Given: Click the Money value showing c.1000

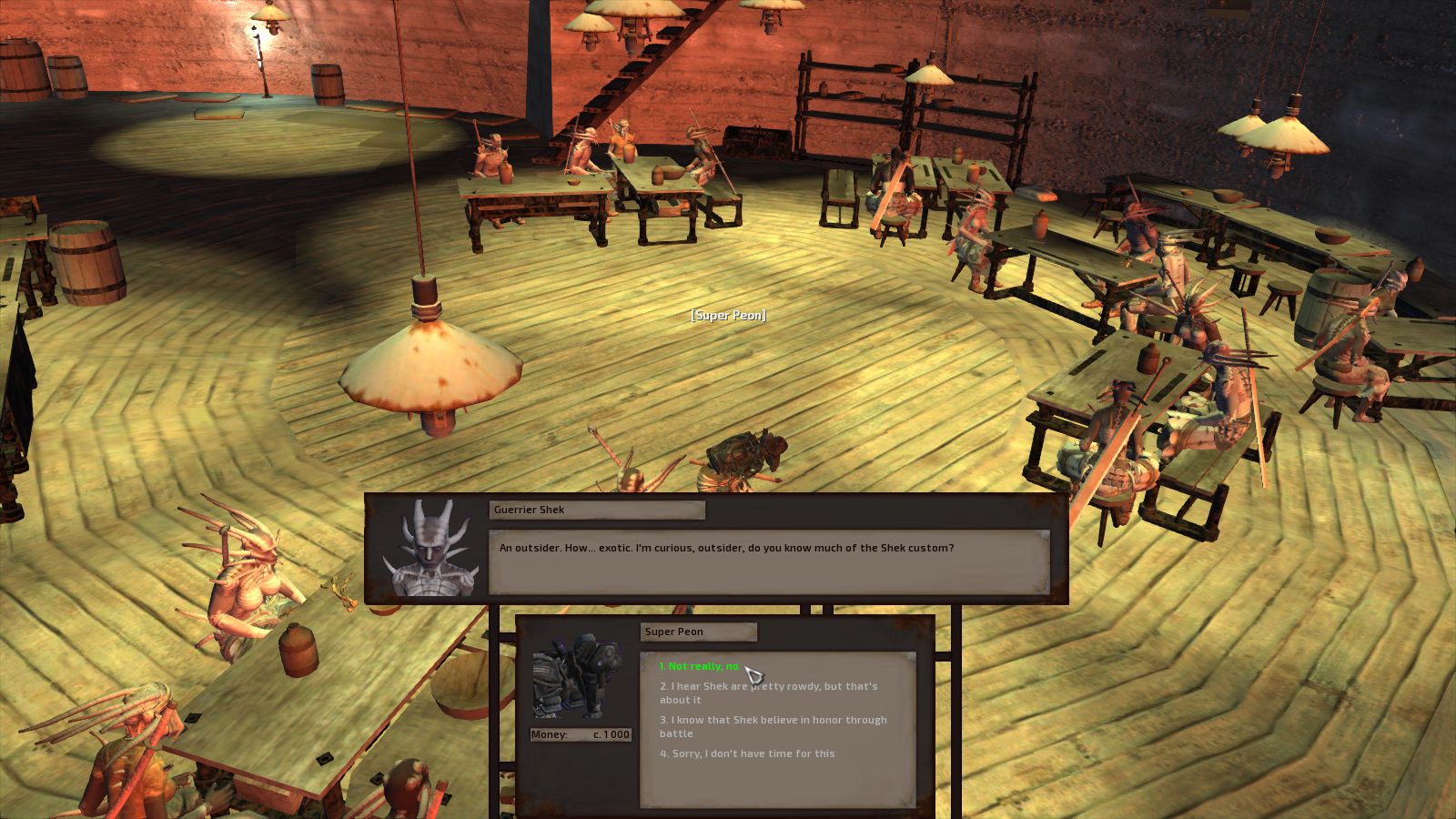Looking at the screenshot, I should click(x=610, y=734).
